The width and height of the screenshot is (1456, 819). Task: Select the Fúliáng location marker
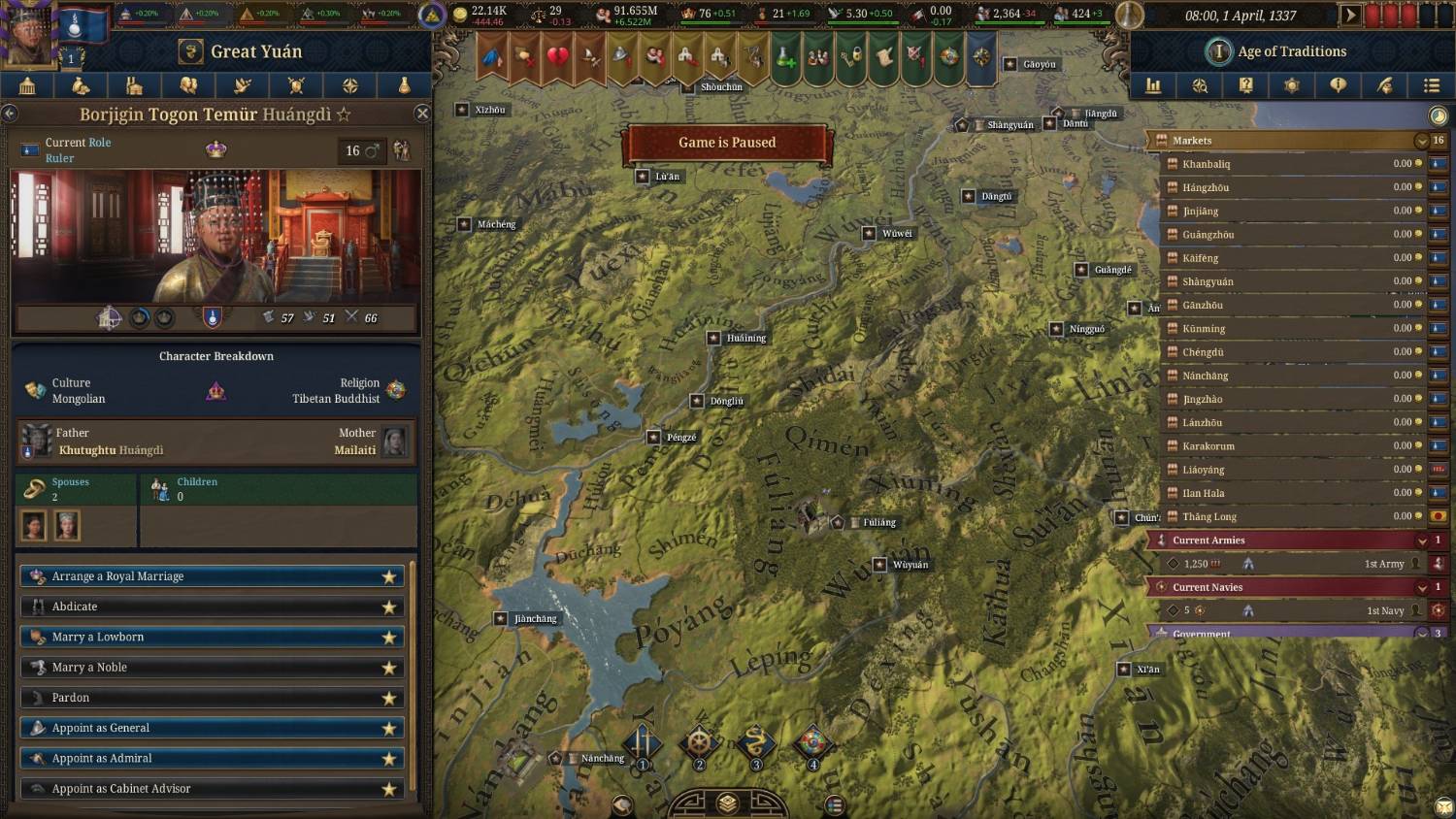point(838,522)
